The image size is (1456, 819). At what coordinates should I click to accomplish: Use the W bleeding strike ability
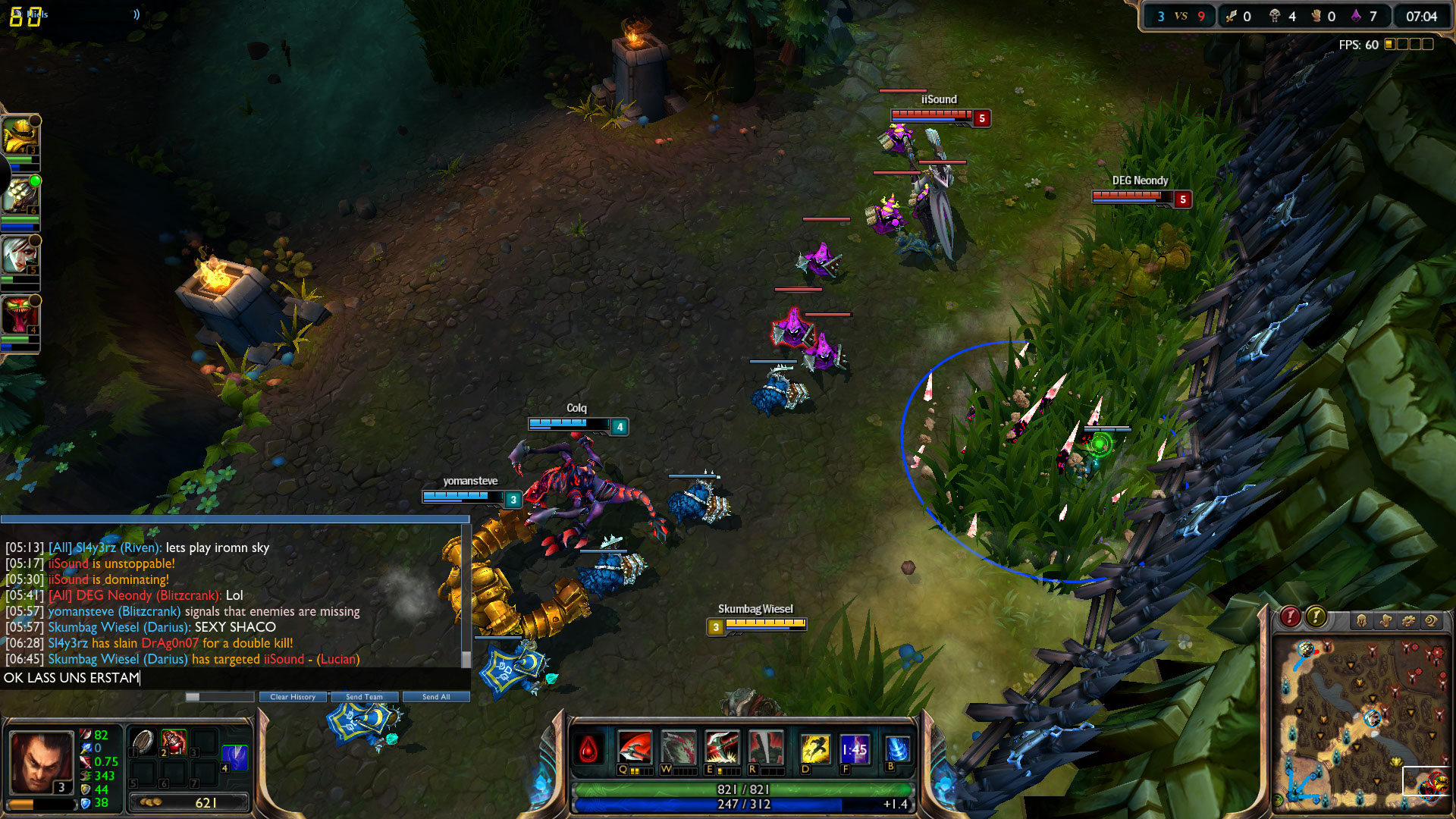[678, 748]
